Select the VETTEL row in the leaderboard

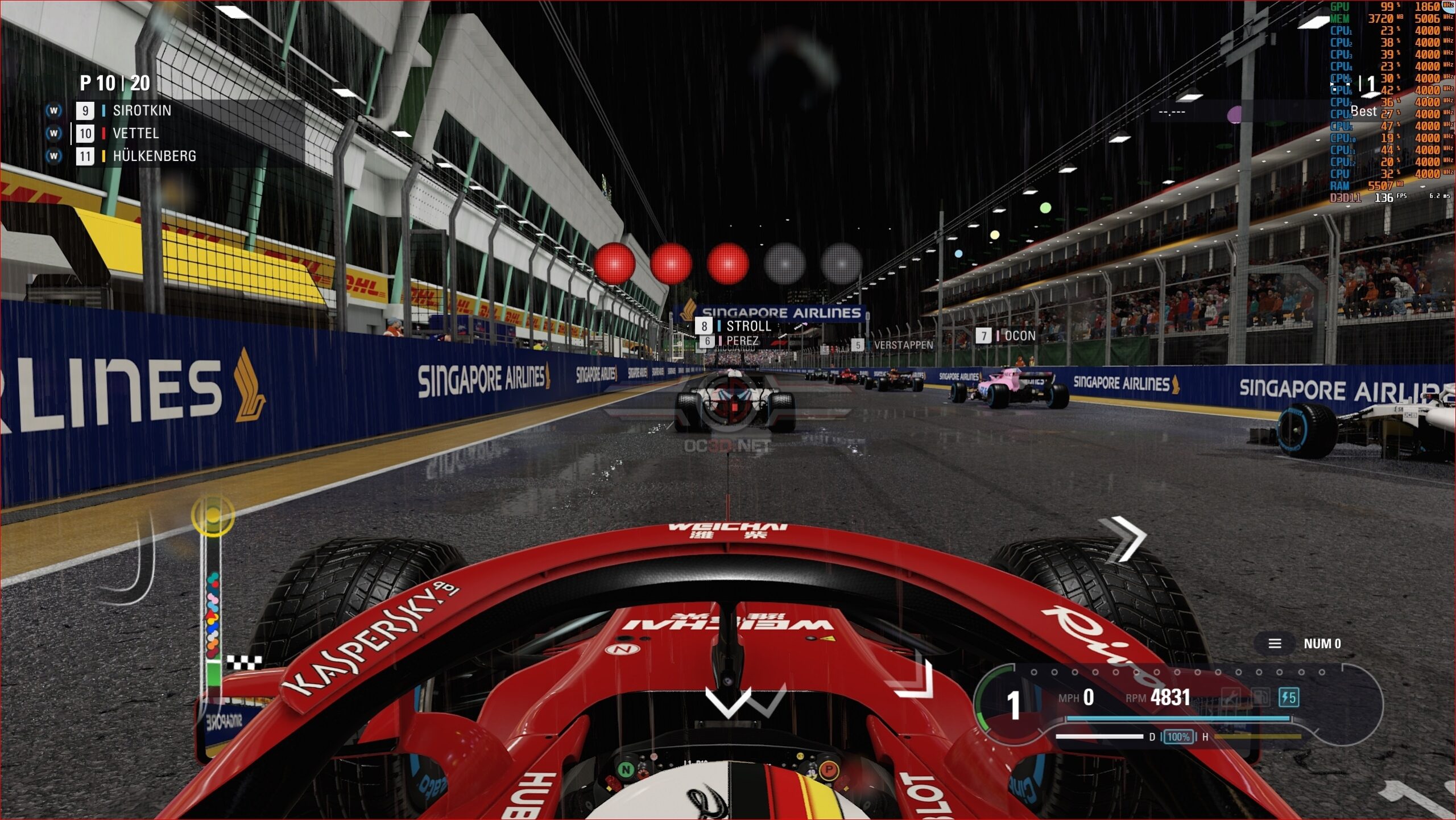[136, 133]
